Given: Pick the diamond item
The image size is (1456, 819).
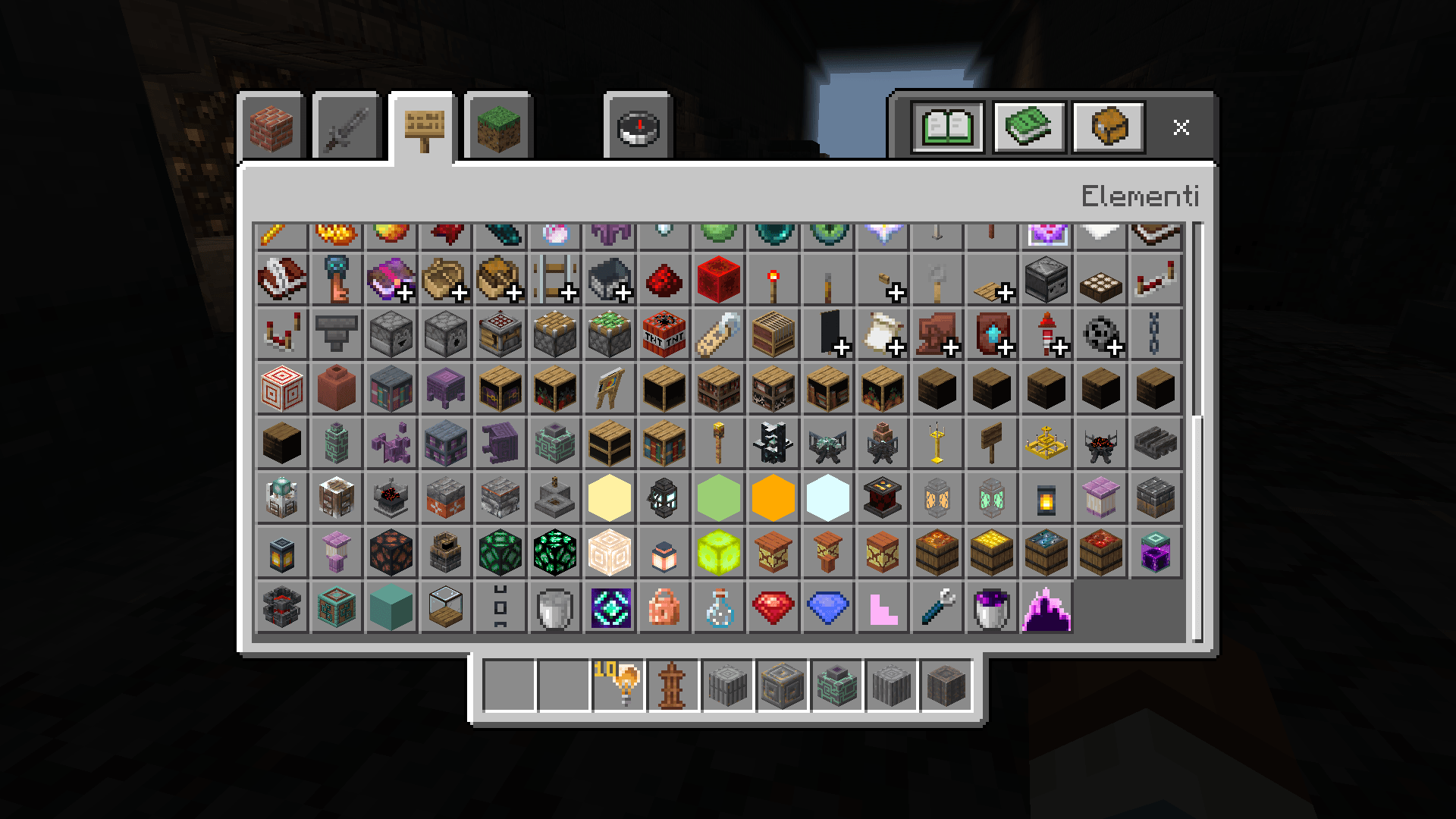Looking at the screenshot, I should 827,607.
